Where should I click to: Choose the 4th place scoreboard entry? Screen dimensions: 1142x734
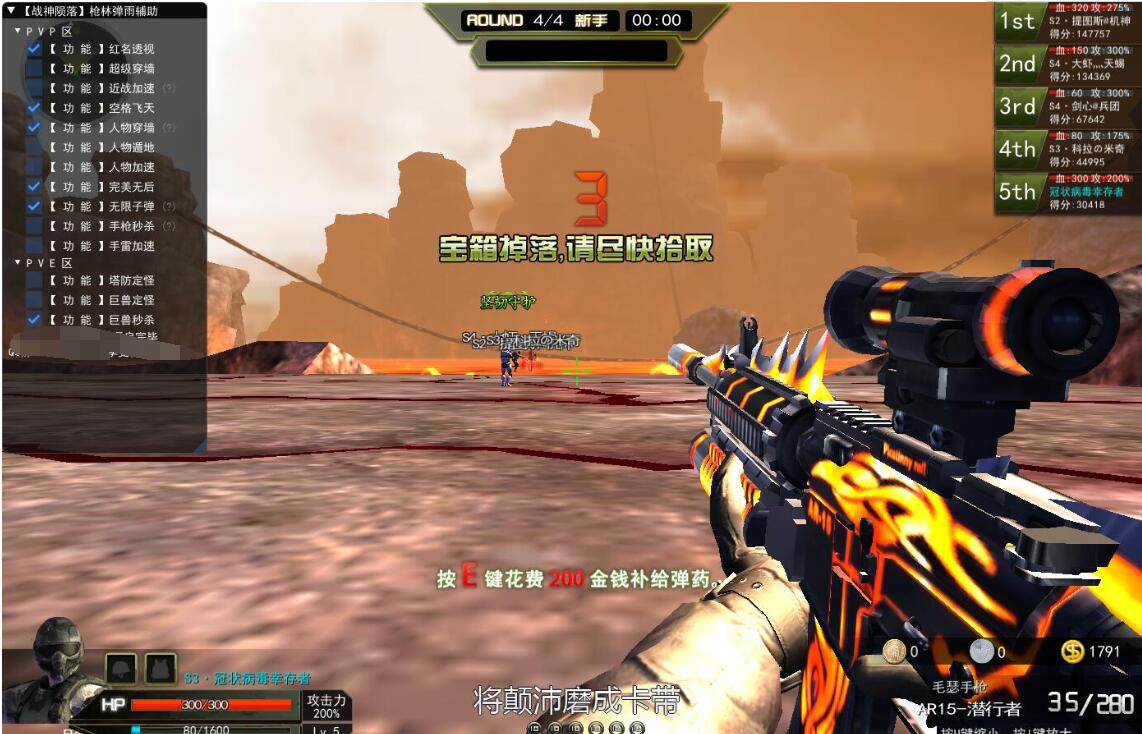coord(1067,149)
